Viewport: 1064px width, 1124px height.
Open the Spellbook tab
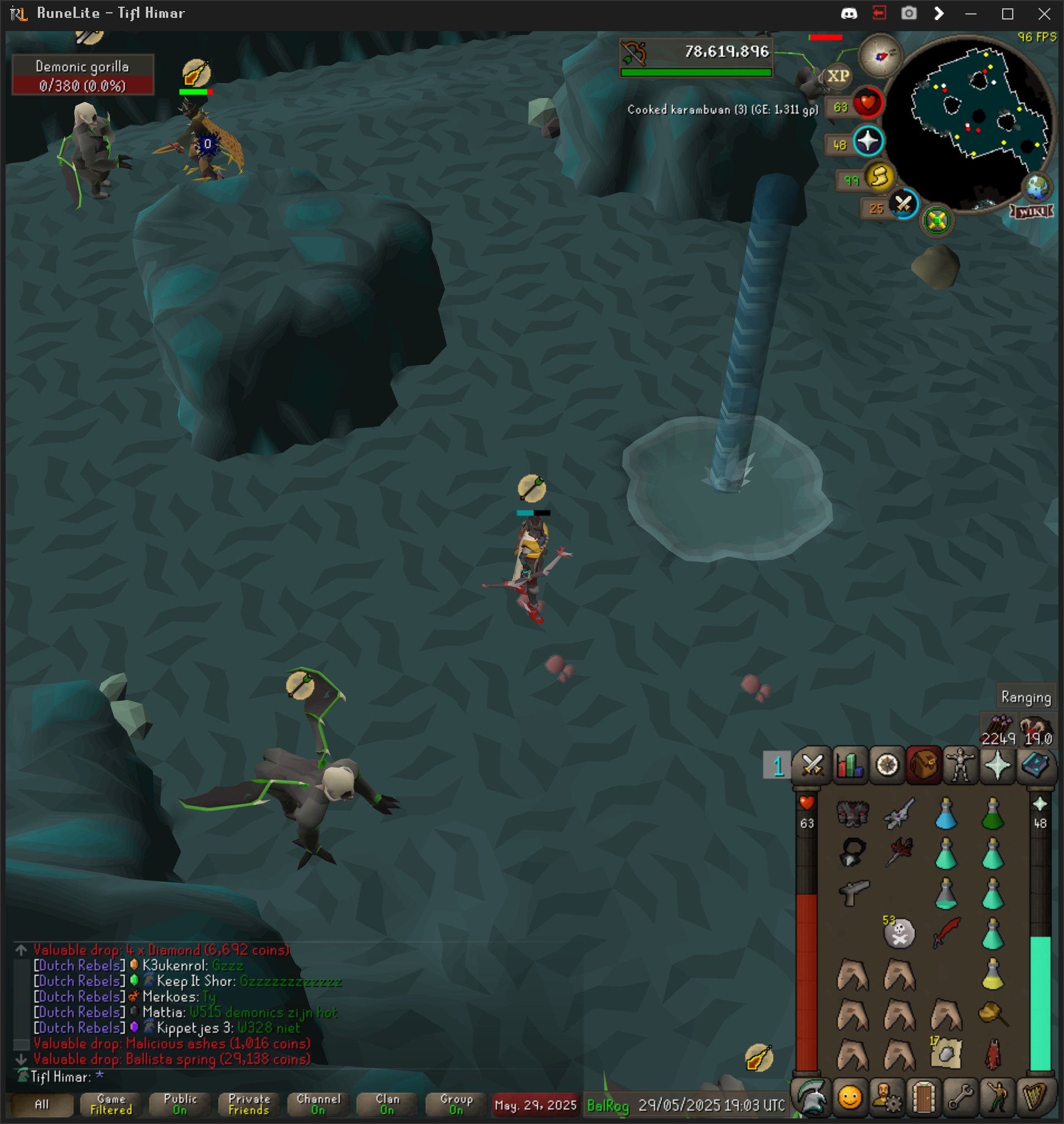pyautogui.click(x=1035, y=765)
